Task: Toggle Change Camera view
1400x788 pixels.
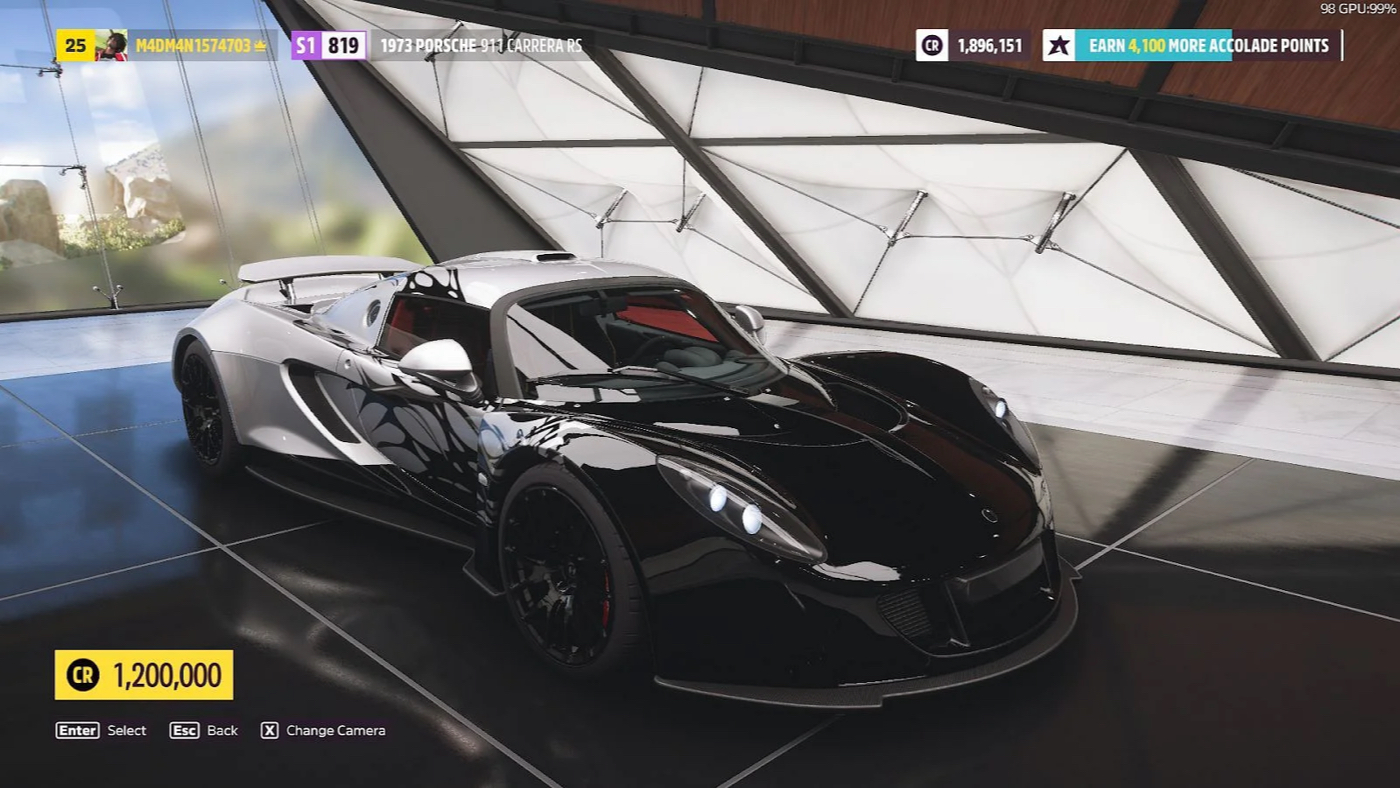Action: [335, 731]
